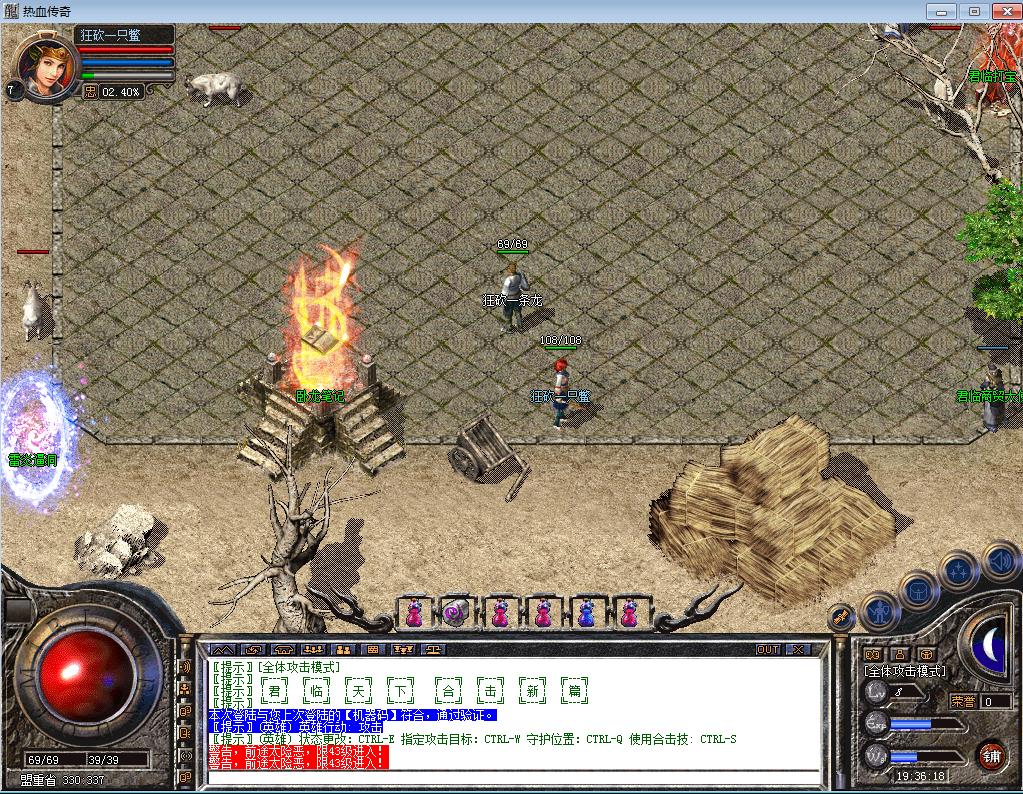
Task: Click the small orange satellite icon button
Action: [x=841, y=615]
